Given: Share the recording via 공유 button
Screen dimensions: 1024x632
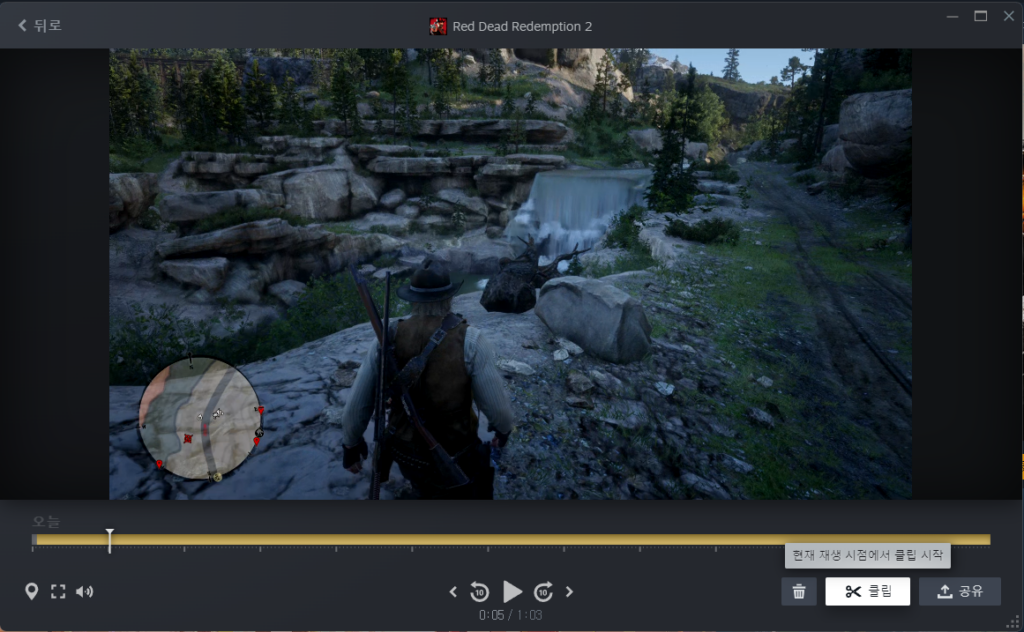Looking at the screenshot, I should 959,591.
